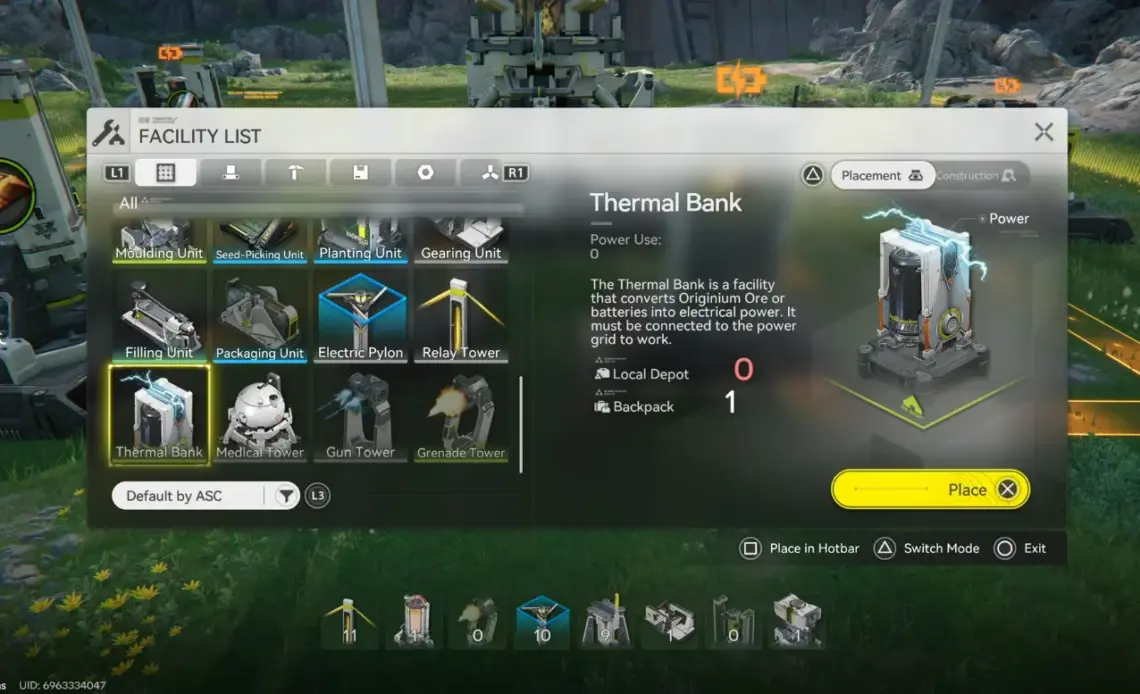This screenshot has height=694, width=1140.
Task: Close the Facility List window
Action: click(x=1043, y=132)
